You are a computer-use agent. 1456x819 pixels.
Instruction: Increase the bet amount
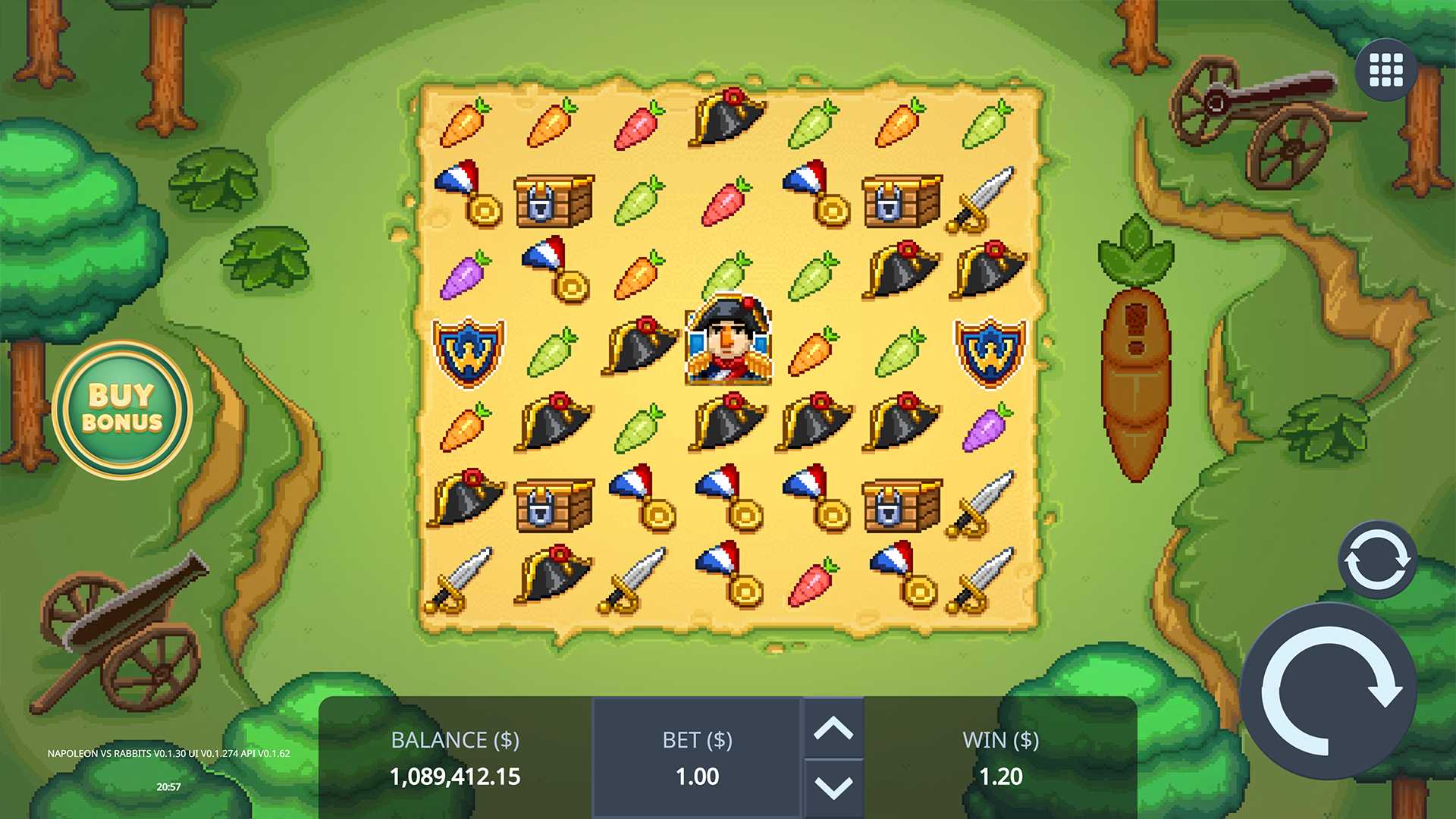(833, 729)
